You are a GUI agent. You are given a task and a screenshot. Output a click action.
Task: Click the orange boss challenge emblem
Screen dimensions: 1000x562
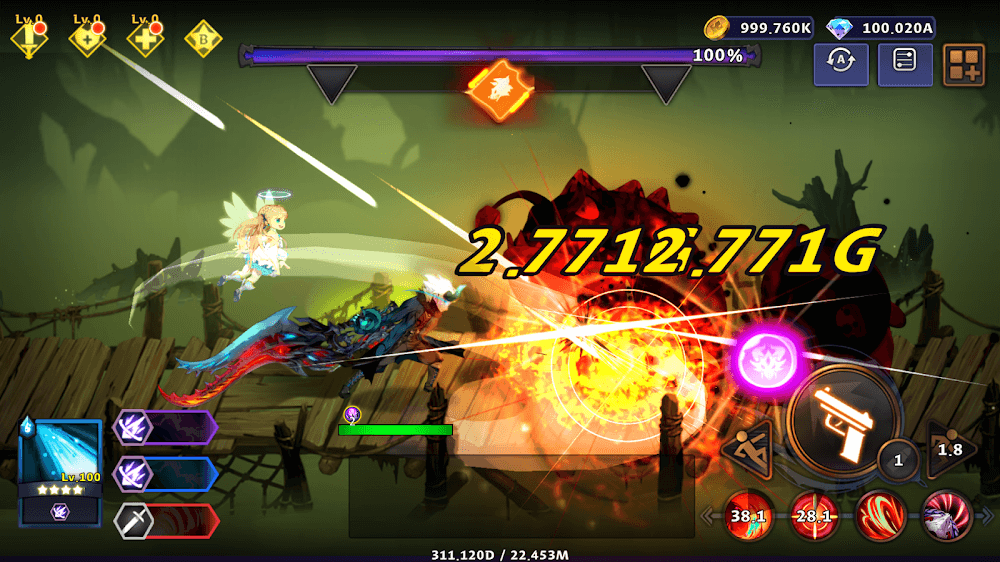[497, 88]
